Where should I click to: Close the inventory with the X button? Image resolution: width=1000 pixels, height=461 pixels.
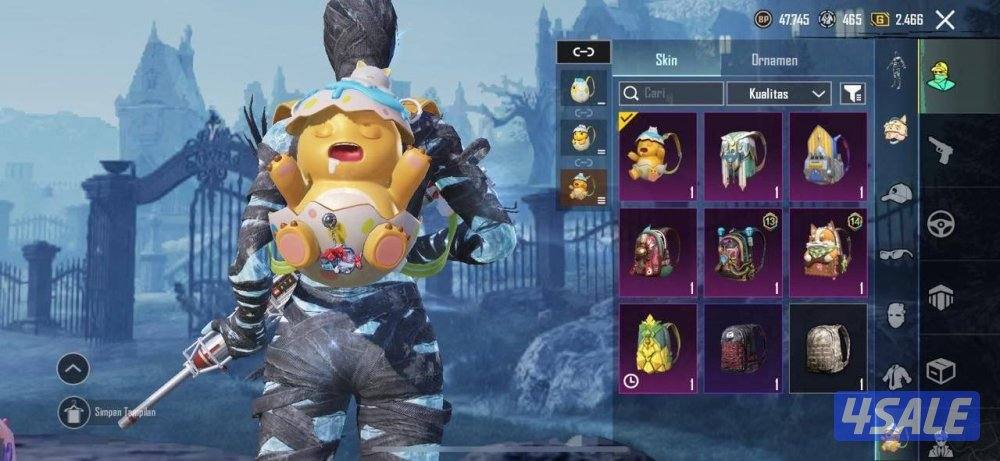click(x=944, y=19)
